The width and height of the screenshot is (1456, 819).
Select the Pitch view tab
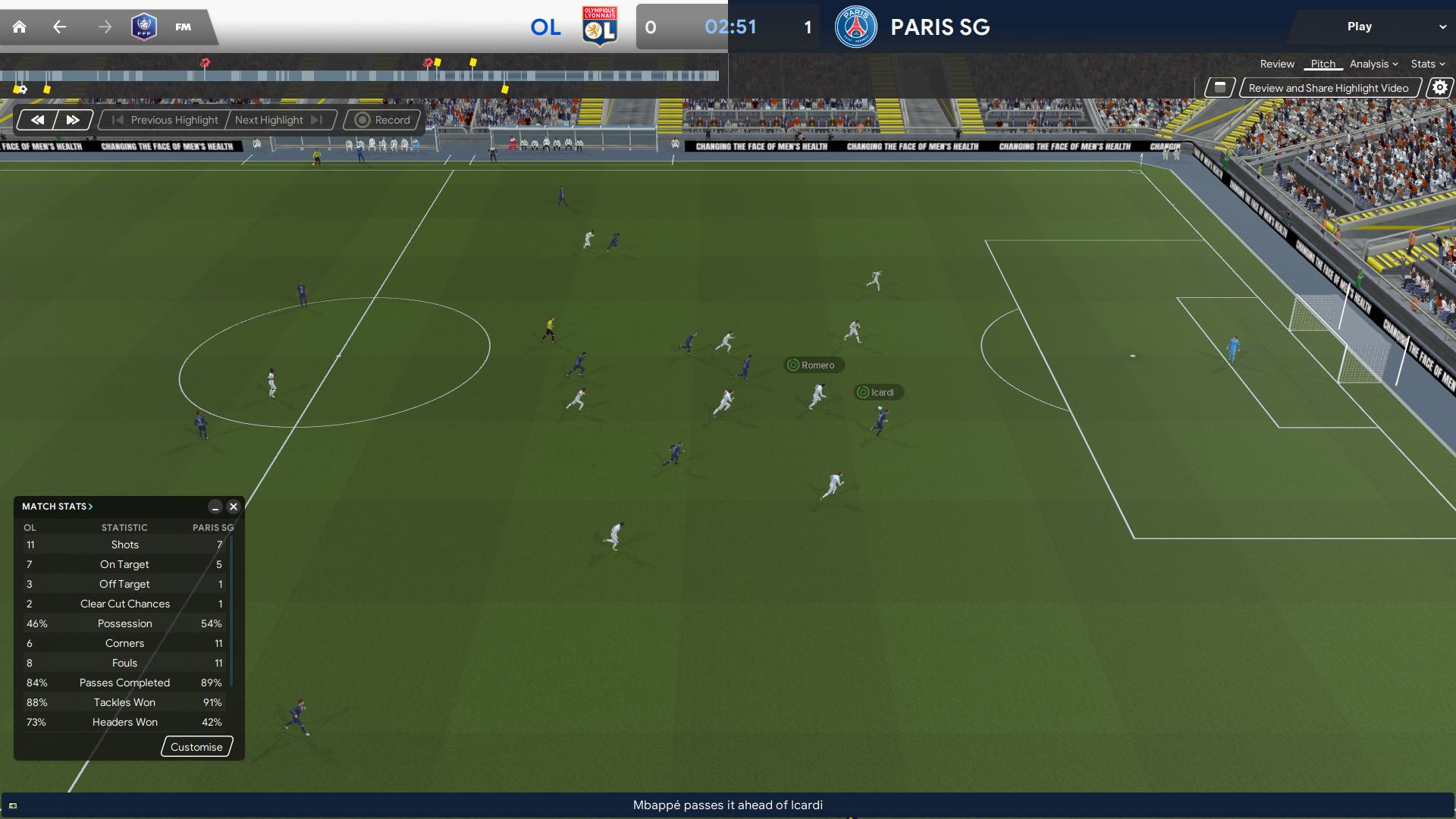click(1323, 64)
